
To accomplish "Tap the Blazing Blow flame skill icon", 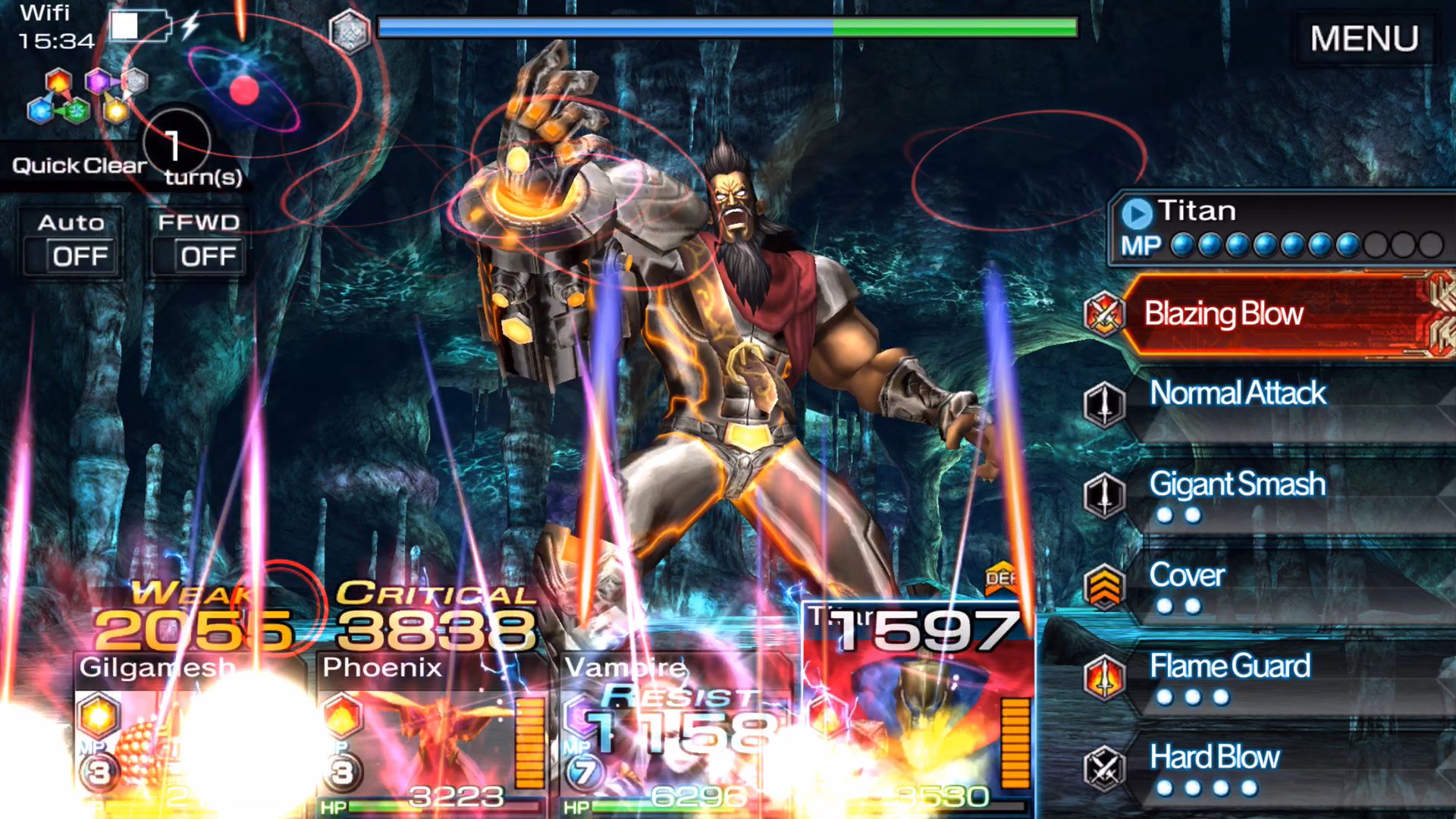I will (x=1106, y=312).
